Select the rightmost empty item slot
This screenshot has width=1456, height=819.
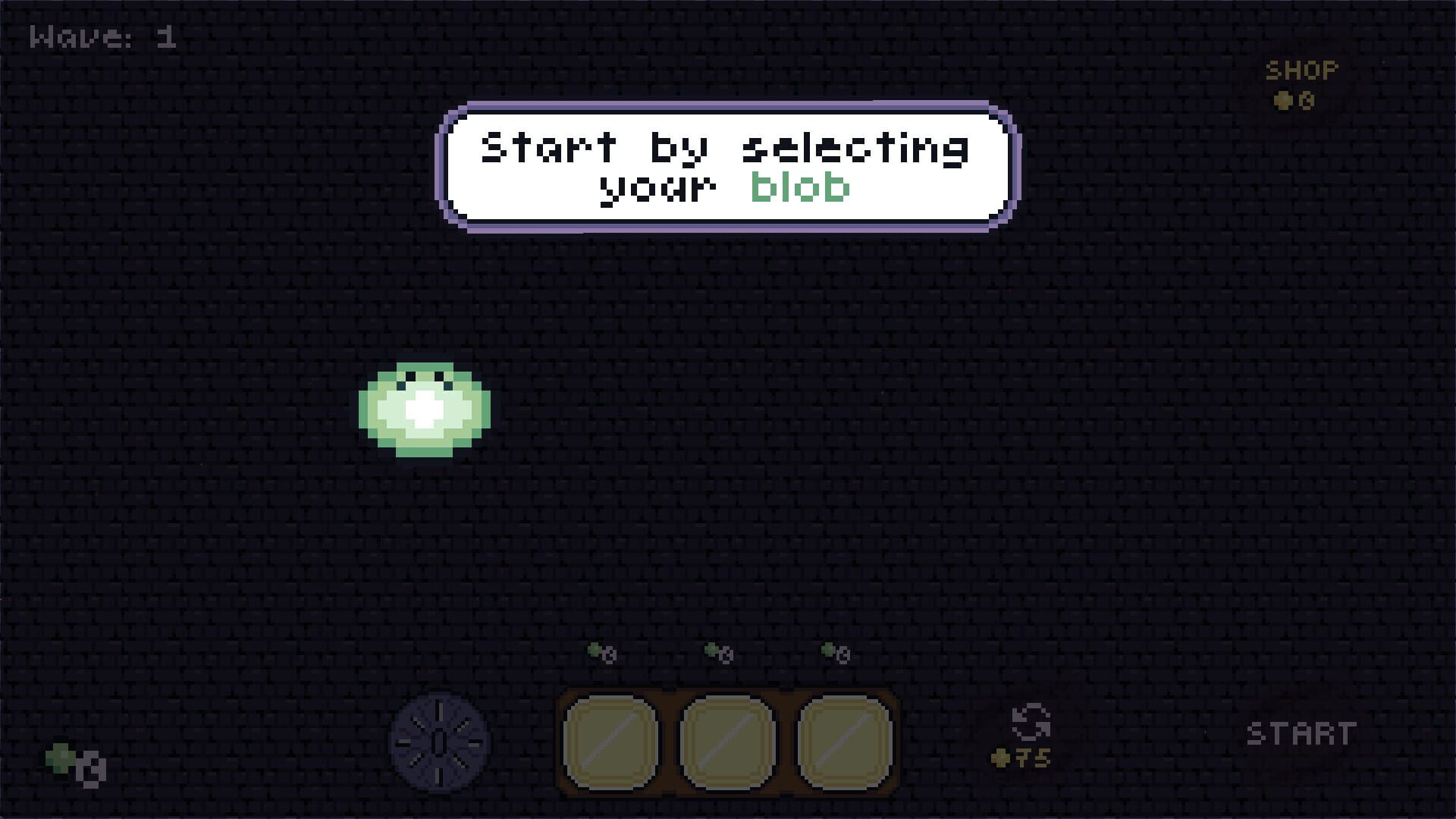tap(843, 743)
